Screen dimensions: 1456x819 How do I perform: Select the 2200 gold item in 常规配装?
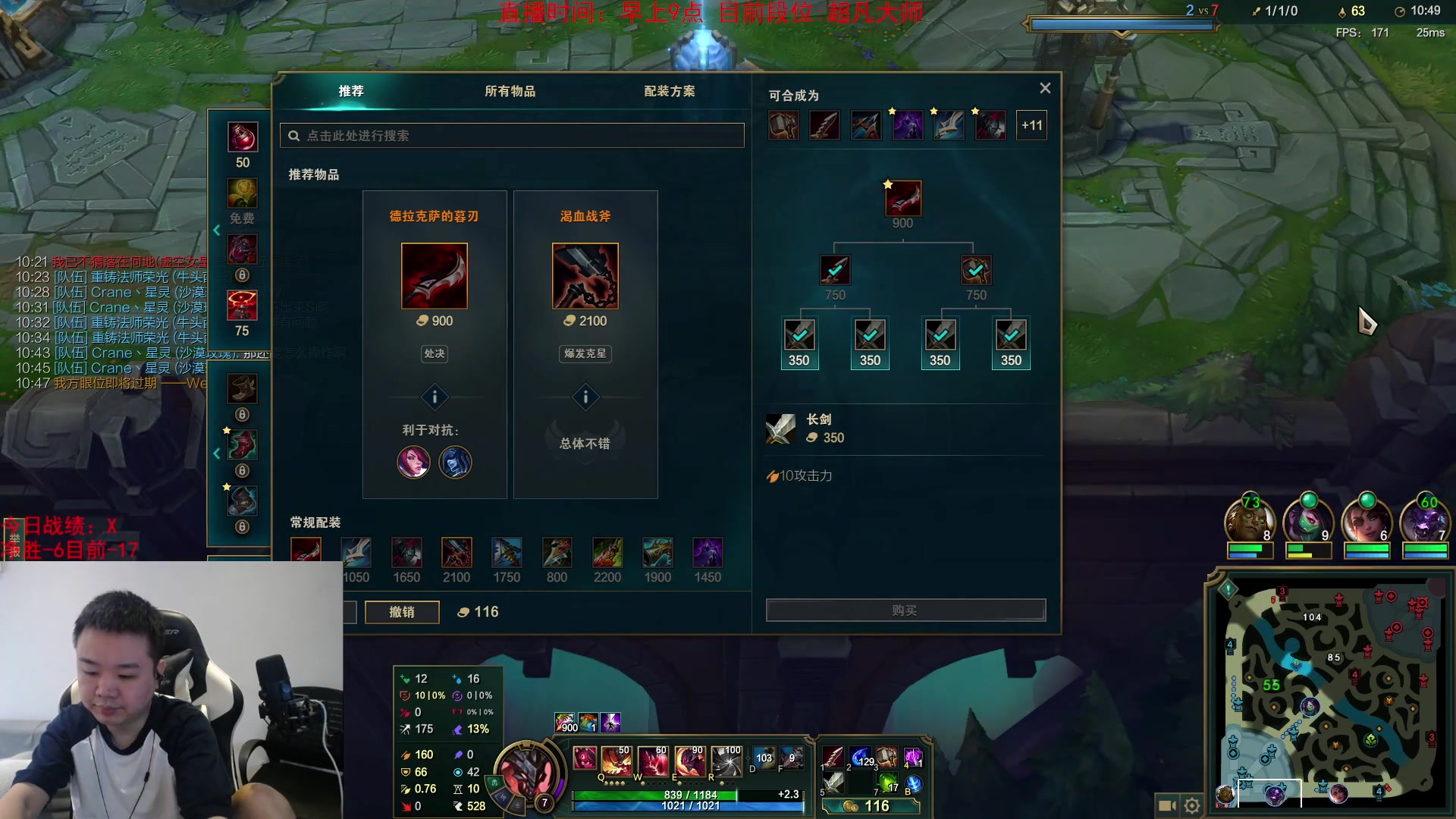coord(607,554)
